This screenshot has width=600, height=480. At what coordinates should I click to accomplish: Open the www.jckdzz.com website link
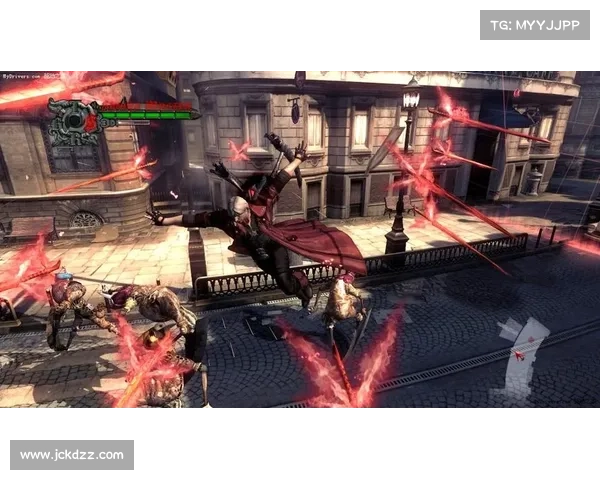(x=72, y=455)
